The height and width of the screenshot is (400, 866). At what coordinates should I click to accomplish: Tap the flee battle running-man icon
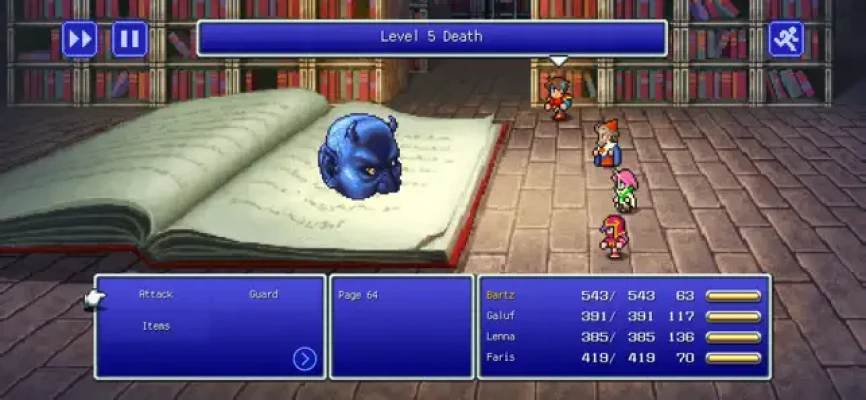pos(786,39)
